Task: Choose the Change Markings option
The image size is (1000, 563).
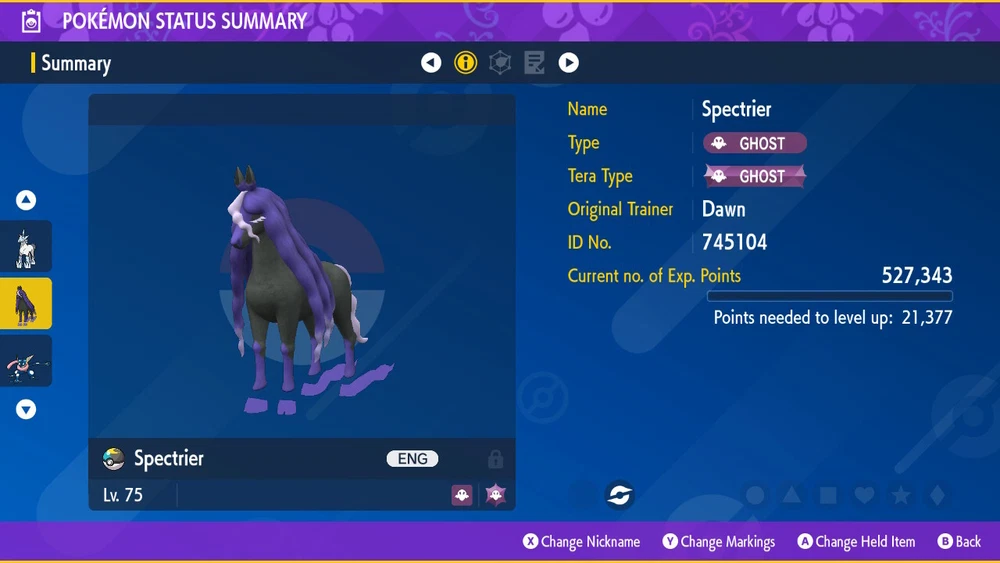Action: coord(718,542)
